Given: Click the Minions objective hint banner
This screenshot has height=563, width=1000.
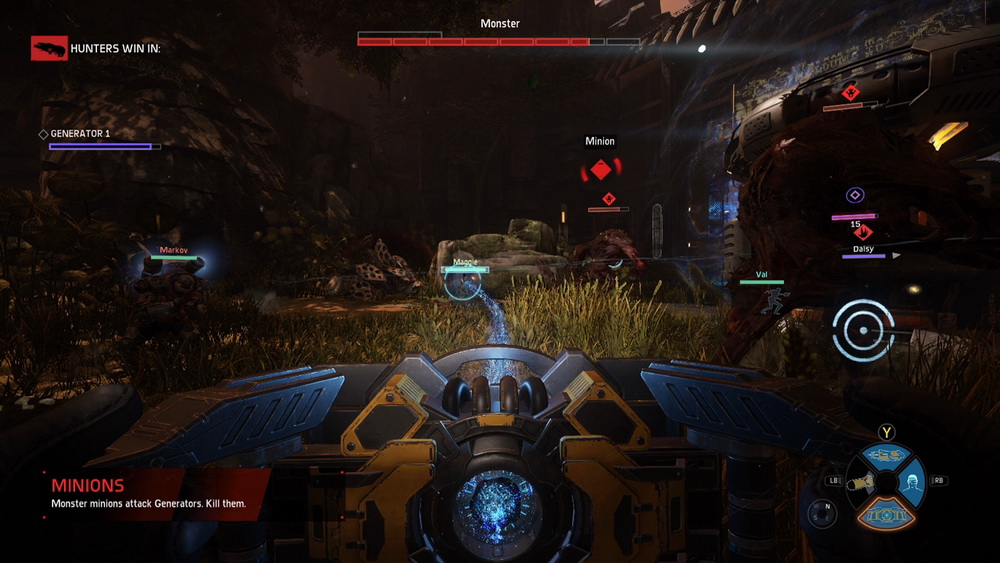Looking at the screenshot, I should pos(150,494).
